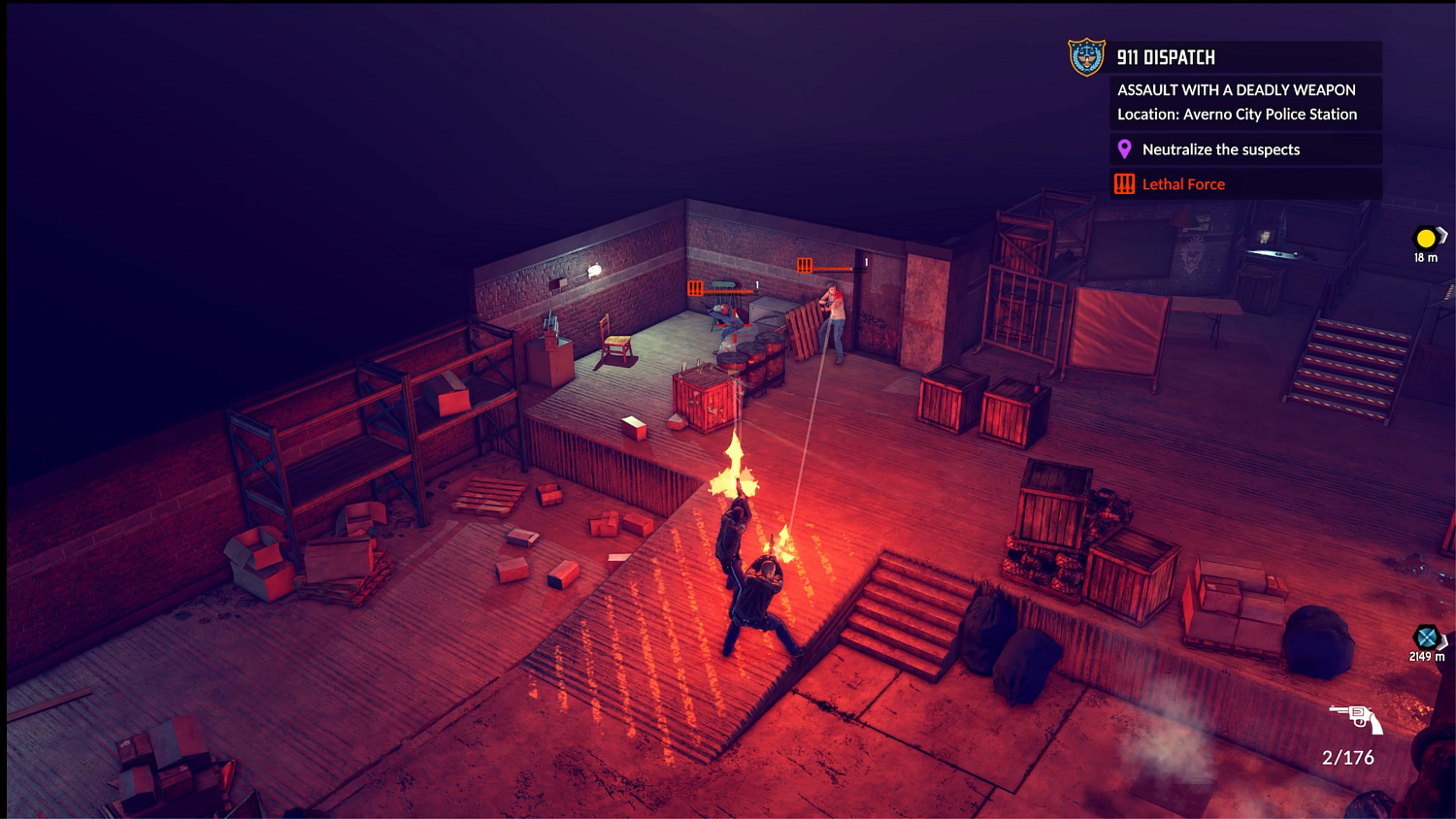Click the left suspect's health bar
This screenshot has height=819, width=1456.
tap(726, 291)
